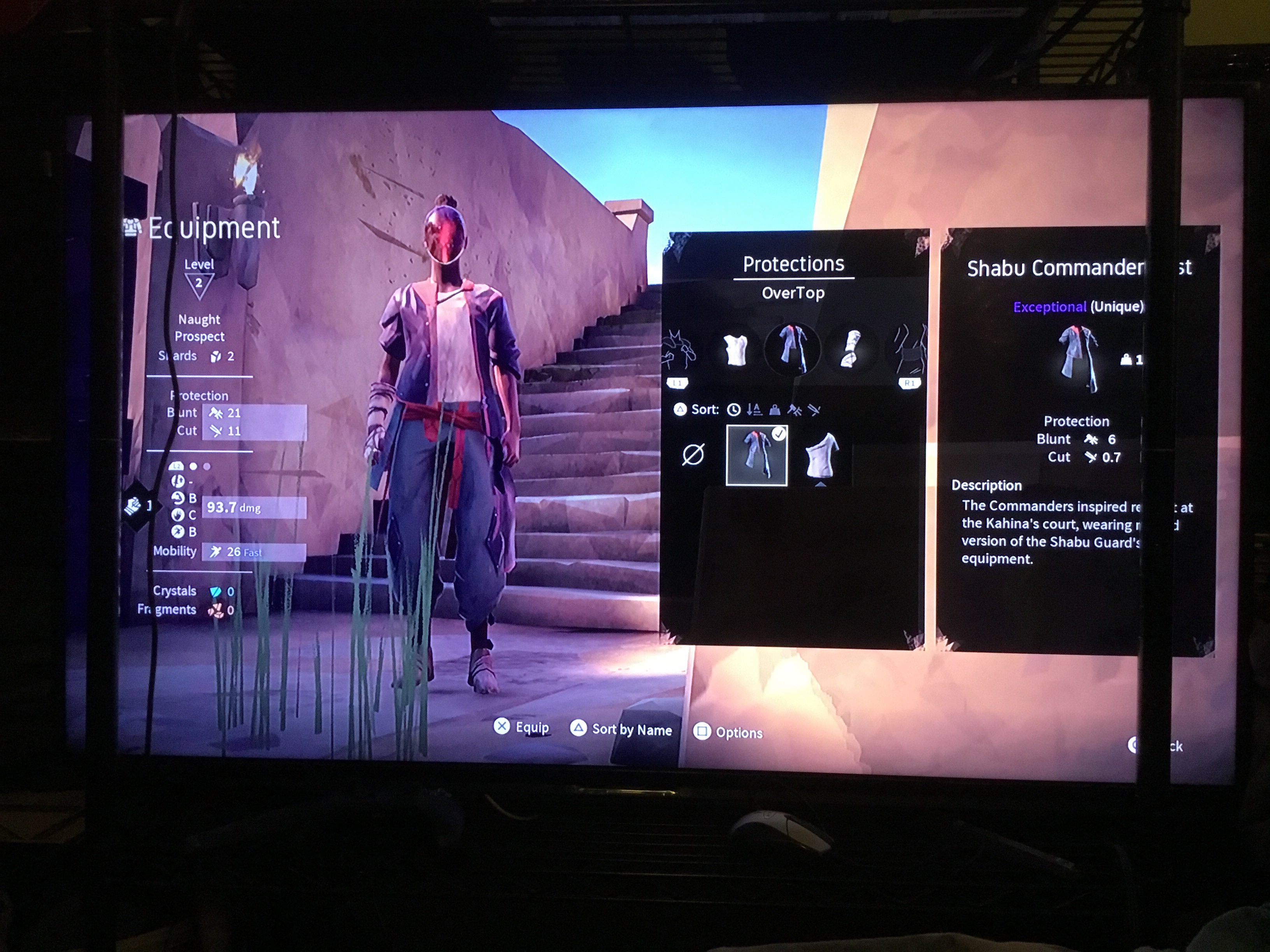This screenshot has width=1270, height=952.
Task: Select the equipped Shabu Commander coat slot
Action: tap(757, 456)
